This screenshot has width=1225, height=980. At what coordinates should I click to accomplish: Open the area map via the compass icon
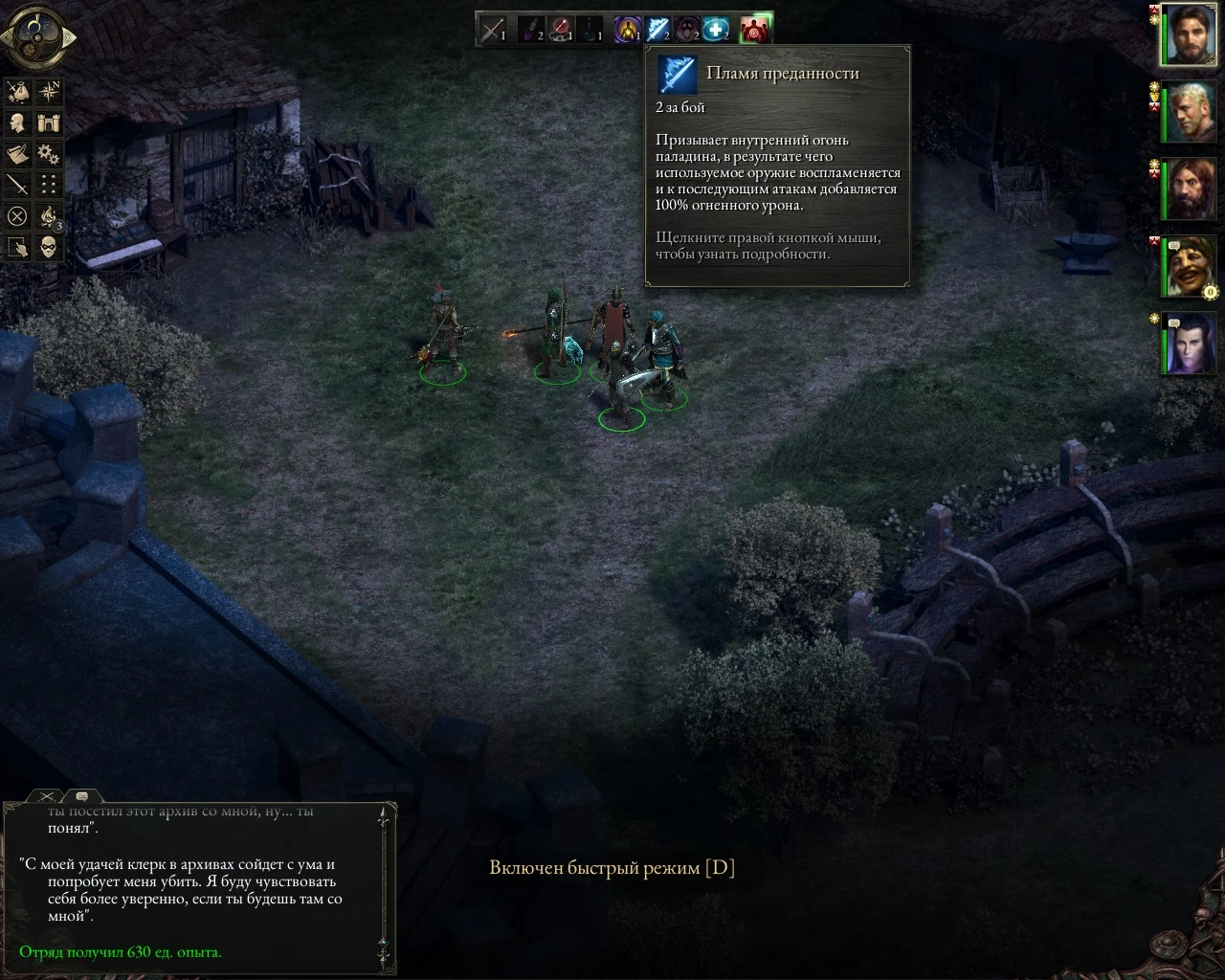(x=50, y=92)
